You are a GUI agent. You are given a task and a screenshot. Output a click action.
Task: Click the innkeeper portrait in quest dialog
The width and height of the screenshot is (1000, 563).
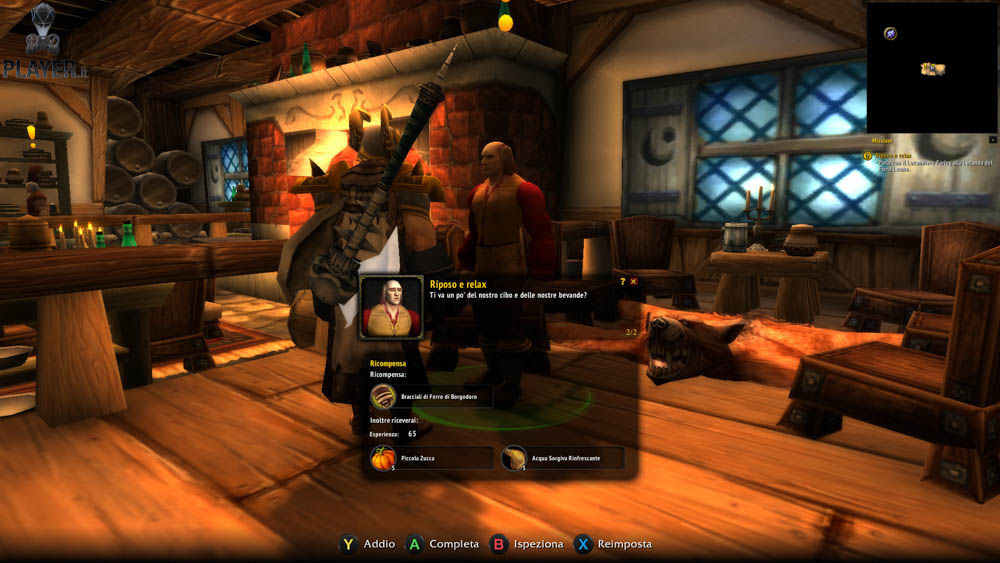click(x=392, y=307)
